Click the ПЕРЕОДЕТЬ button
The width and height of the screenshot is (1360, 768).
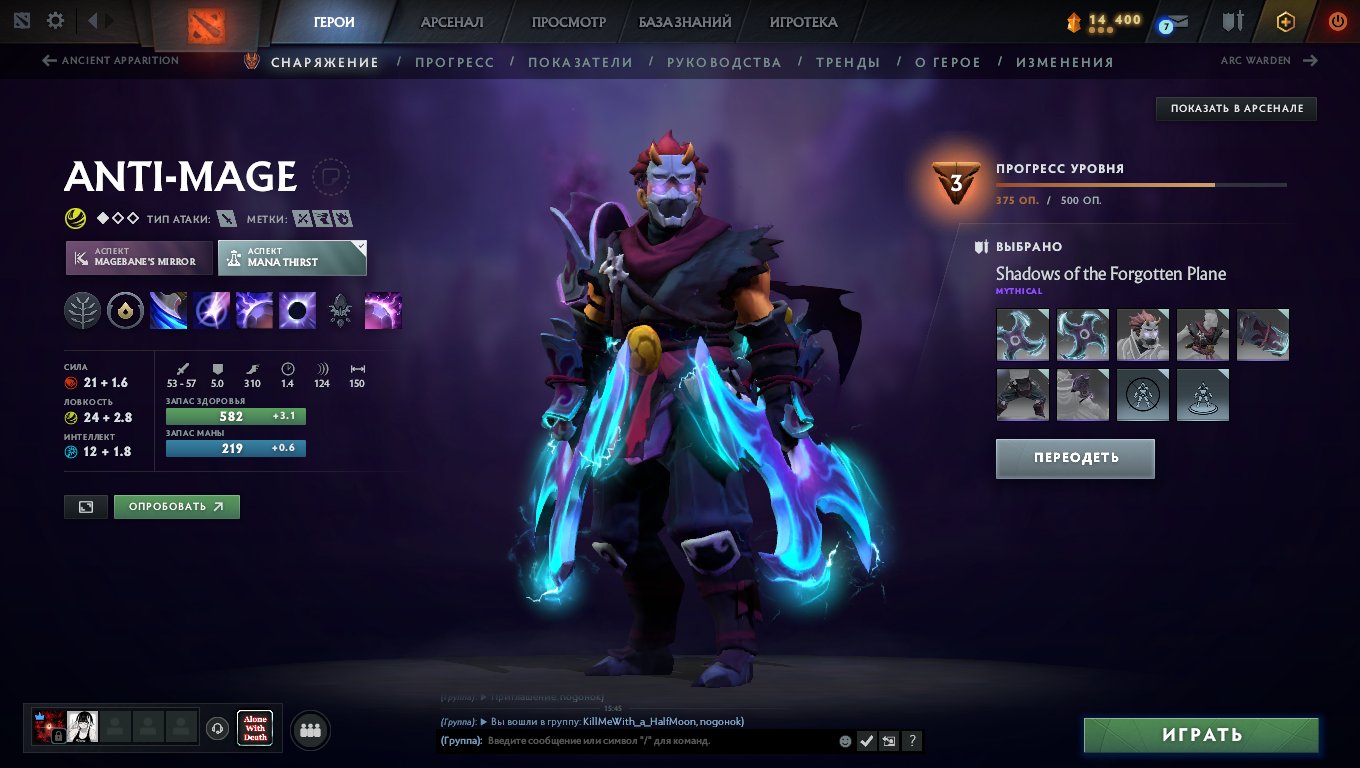1075,458
